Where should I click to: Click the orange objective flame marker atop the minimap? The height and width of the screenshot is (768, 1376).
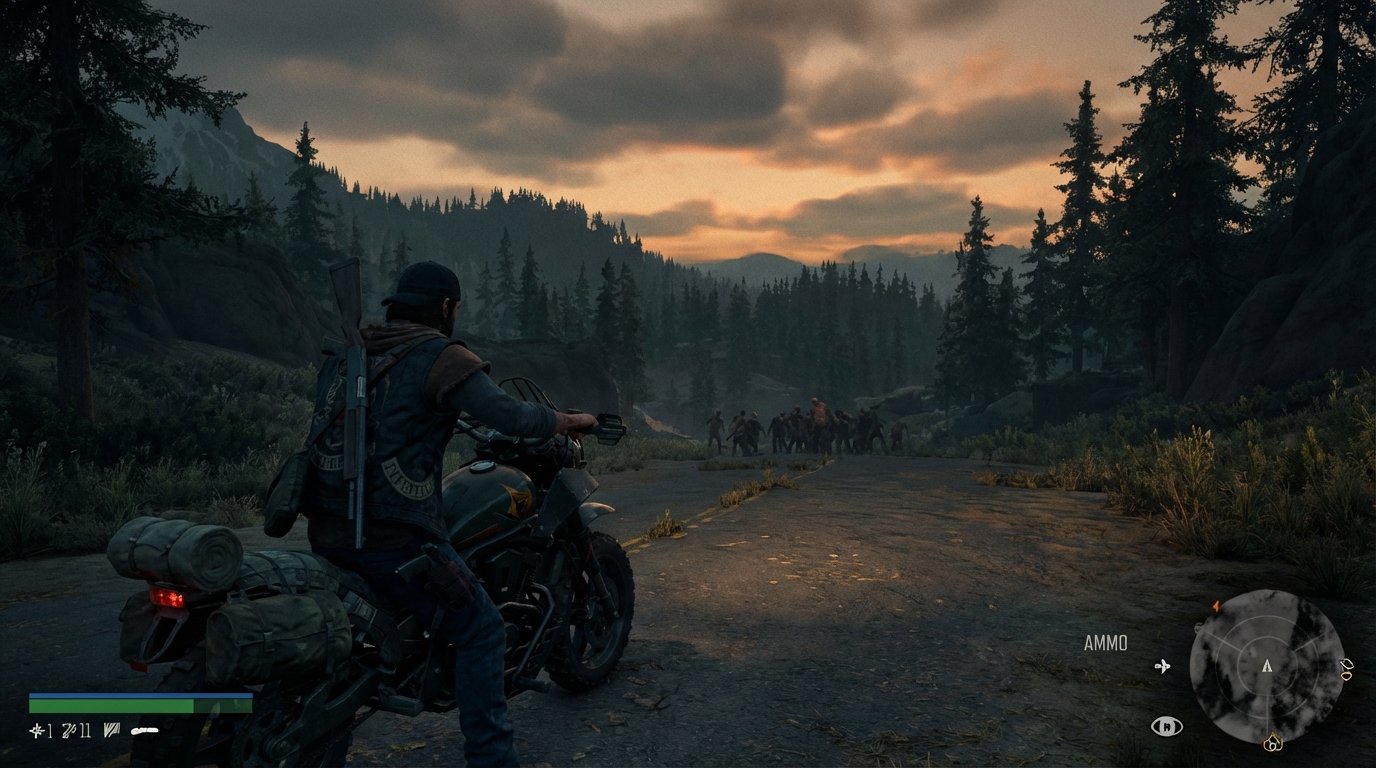[1215, 607]
